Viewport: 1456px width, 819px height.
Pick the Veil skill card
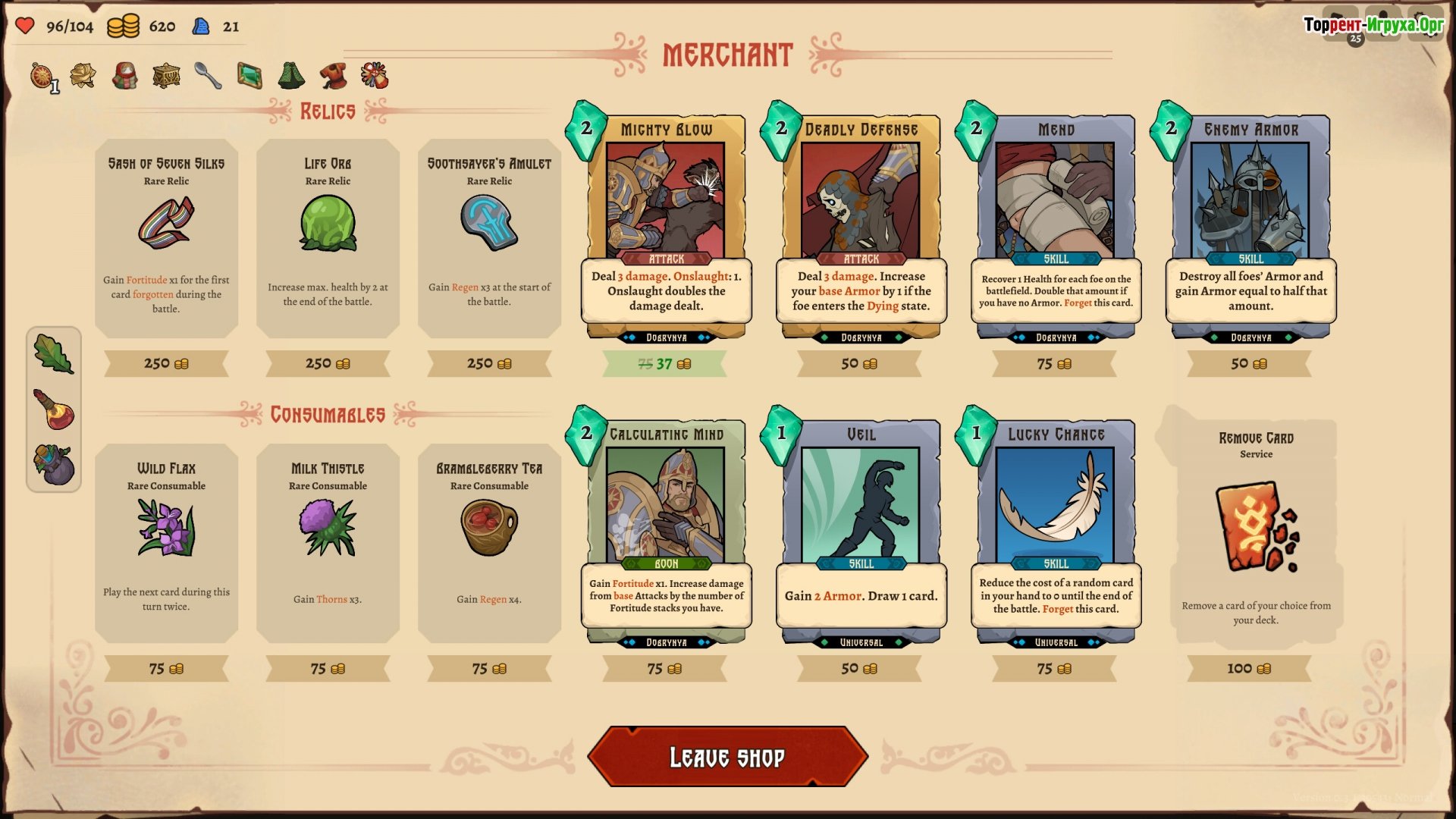click(x=861, y=532)
